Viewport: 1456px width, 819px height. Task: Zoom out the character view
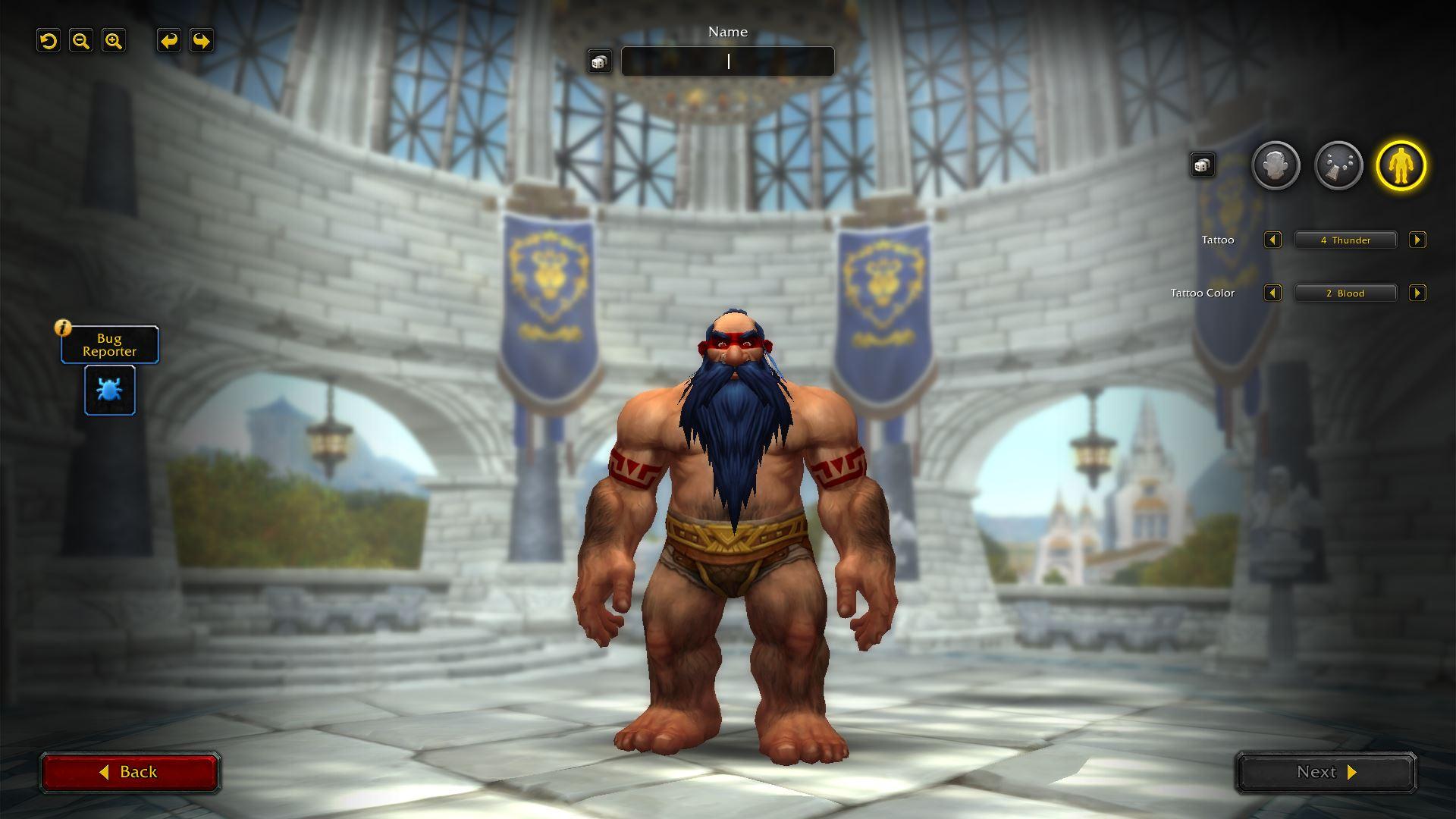[x=81, y=41]
